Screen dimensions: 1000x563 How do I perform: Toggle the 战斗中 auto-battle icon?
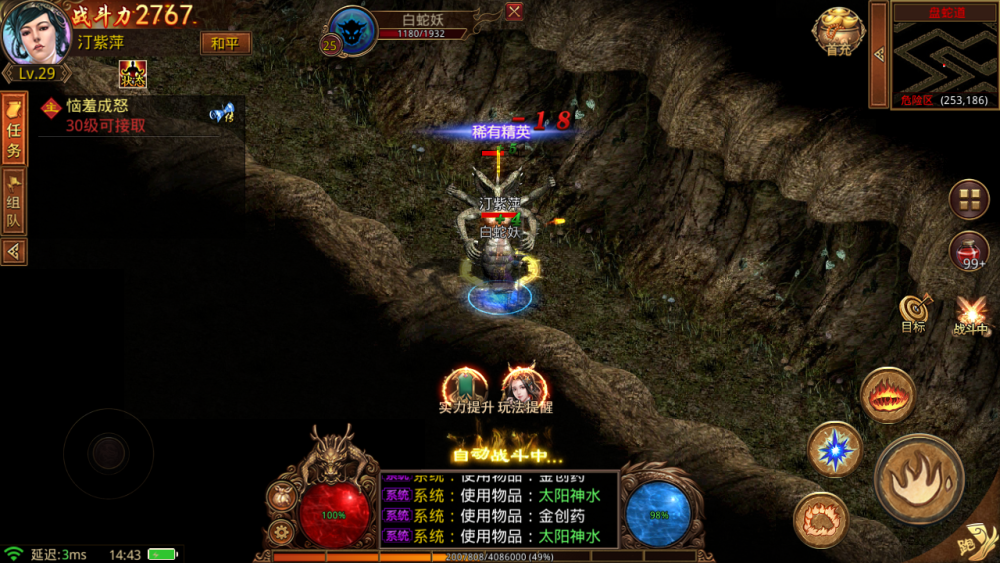pos(970,315)
